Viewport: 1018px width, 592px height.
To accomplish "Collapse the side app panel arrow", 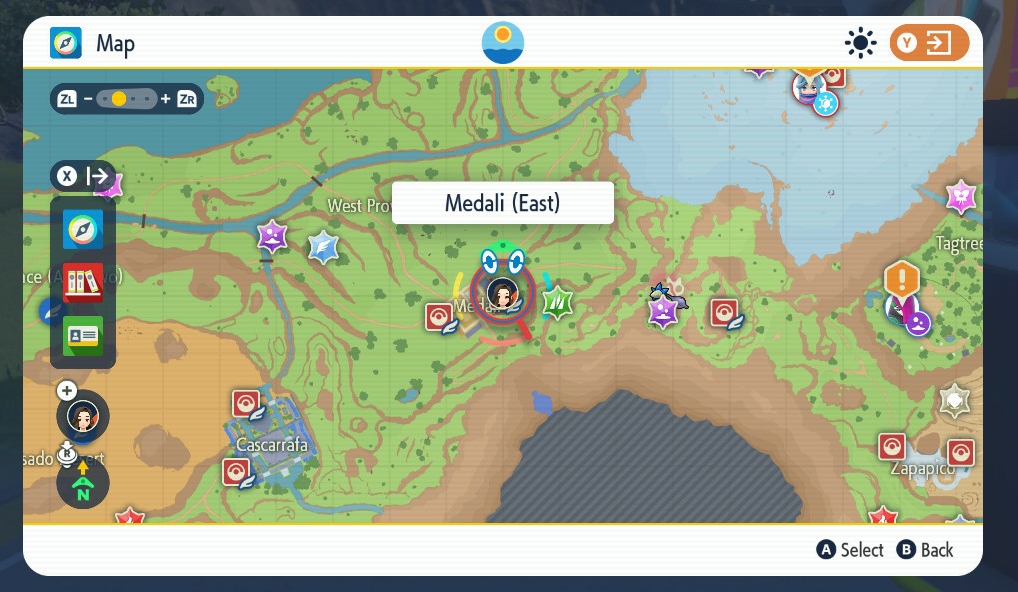I will pos(83,177).
